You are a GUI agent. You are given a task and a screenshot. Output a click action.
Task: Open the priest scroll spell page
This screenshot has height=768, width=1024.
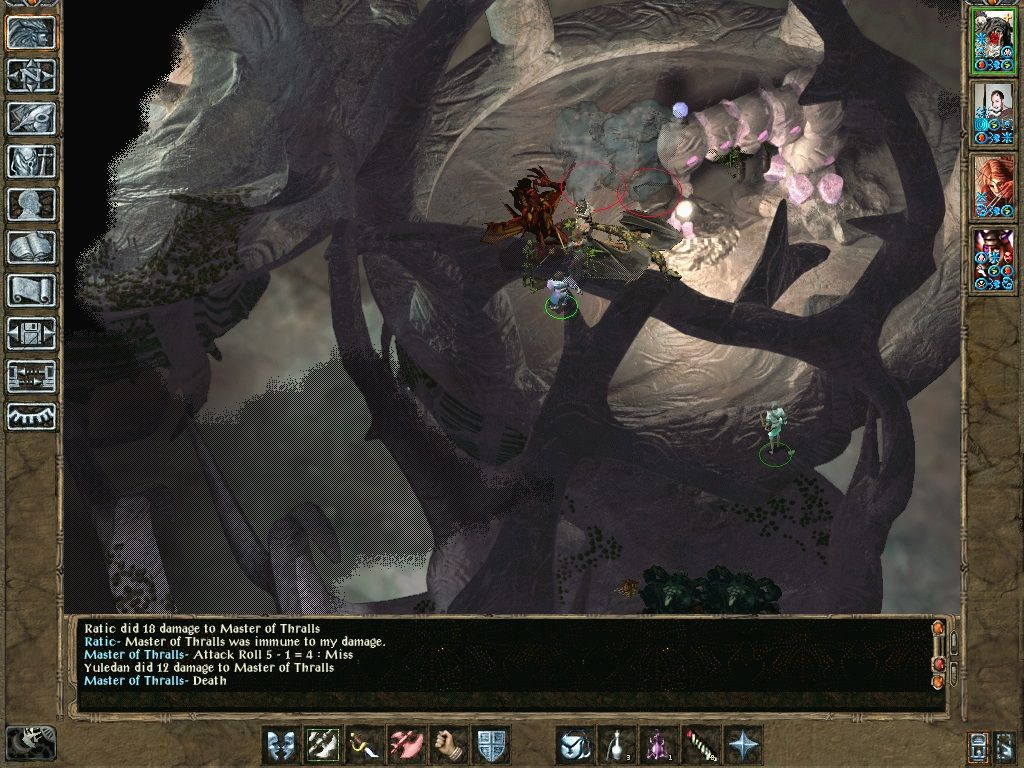coord(31,290)
